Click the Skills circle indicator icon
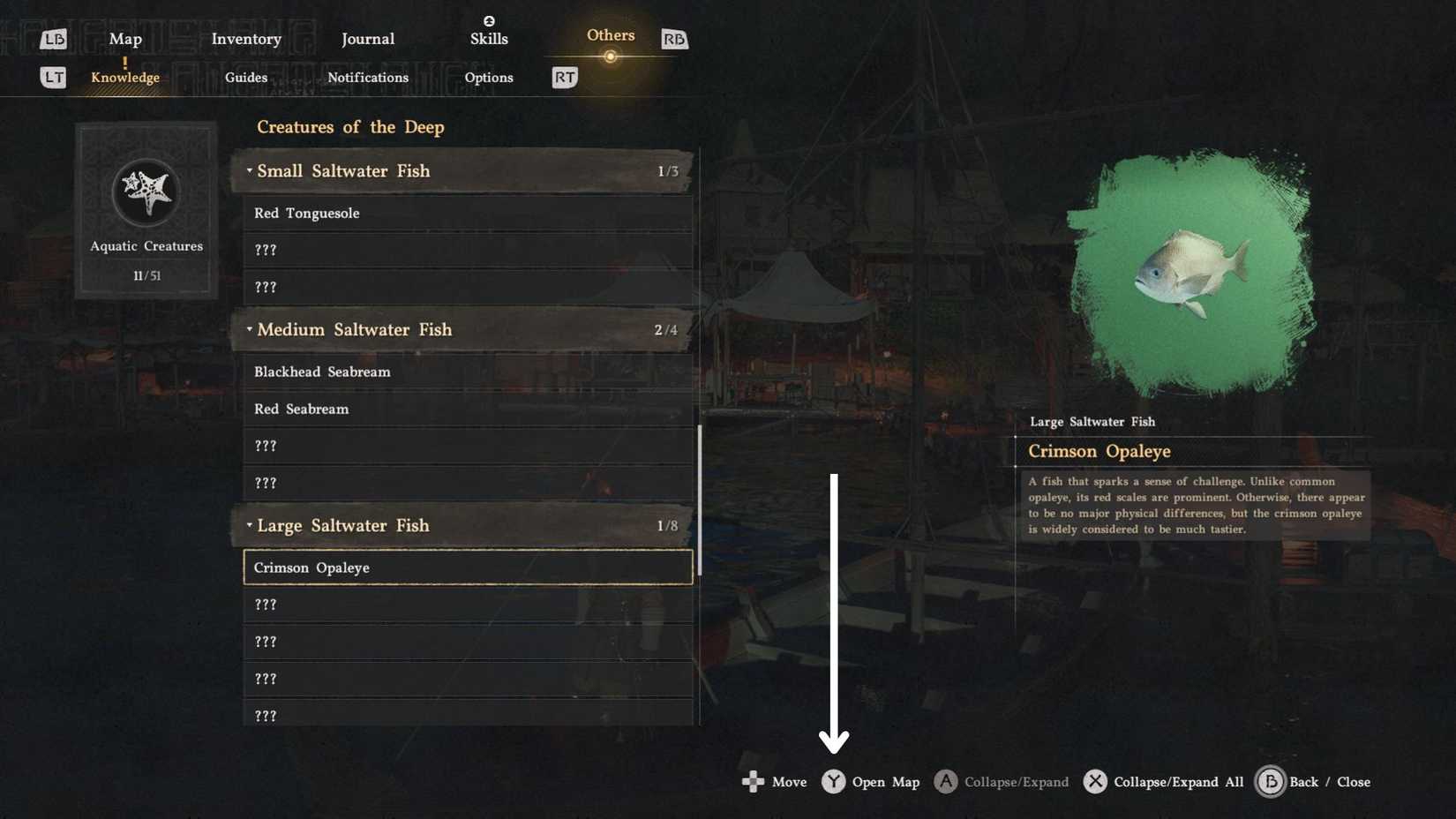 pos(489,19)
